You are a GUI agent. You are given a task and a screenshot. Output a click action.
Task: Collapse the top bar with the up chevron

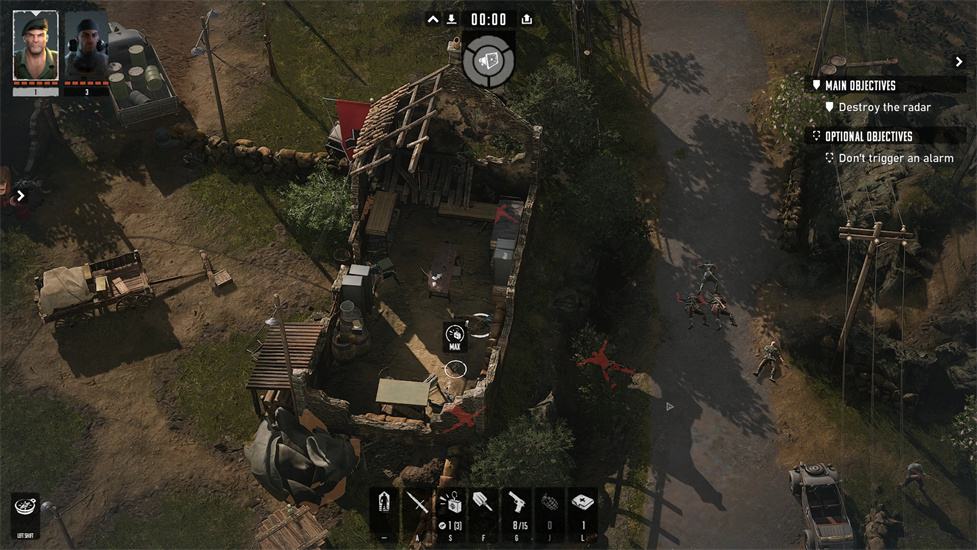432,19
